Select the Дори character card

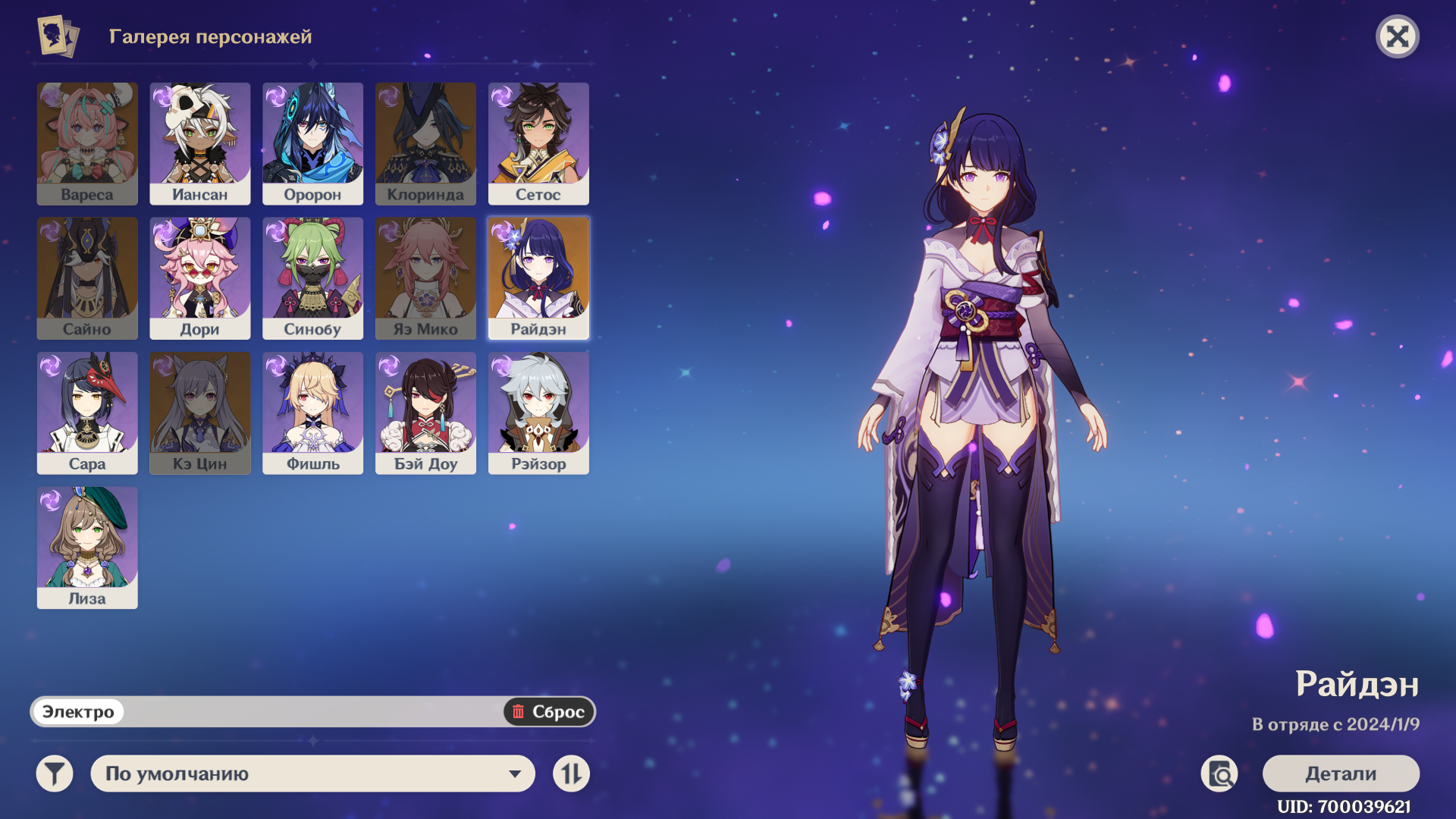(x=199, y=278)
